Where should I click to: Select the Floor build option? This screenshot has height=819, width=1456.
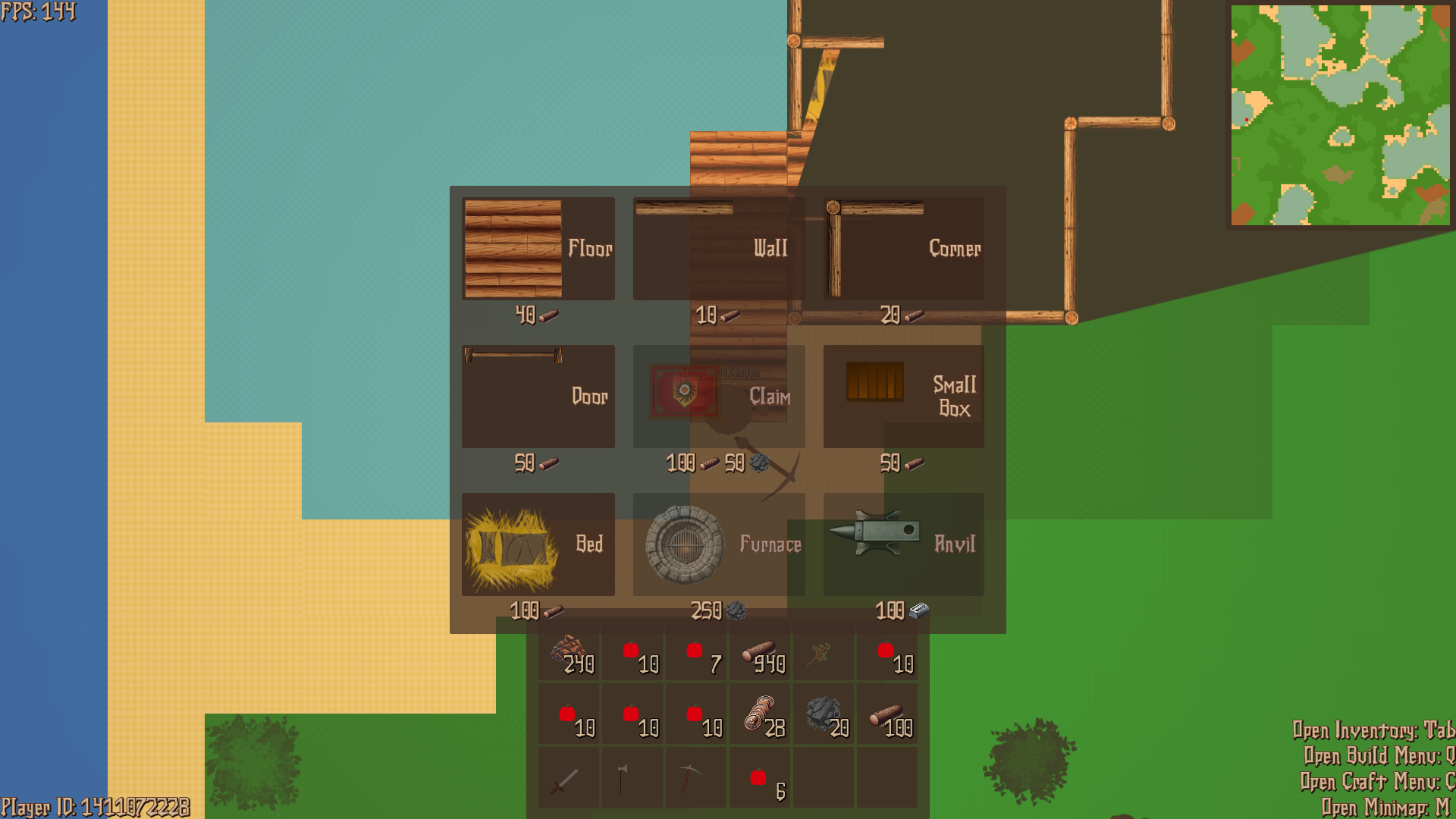(x=537, y=247)
